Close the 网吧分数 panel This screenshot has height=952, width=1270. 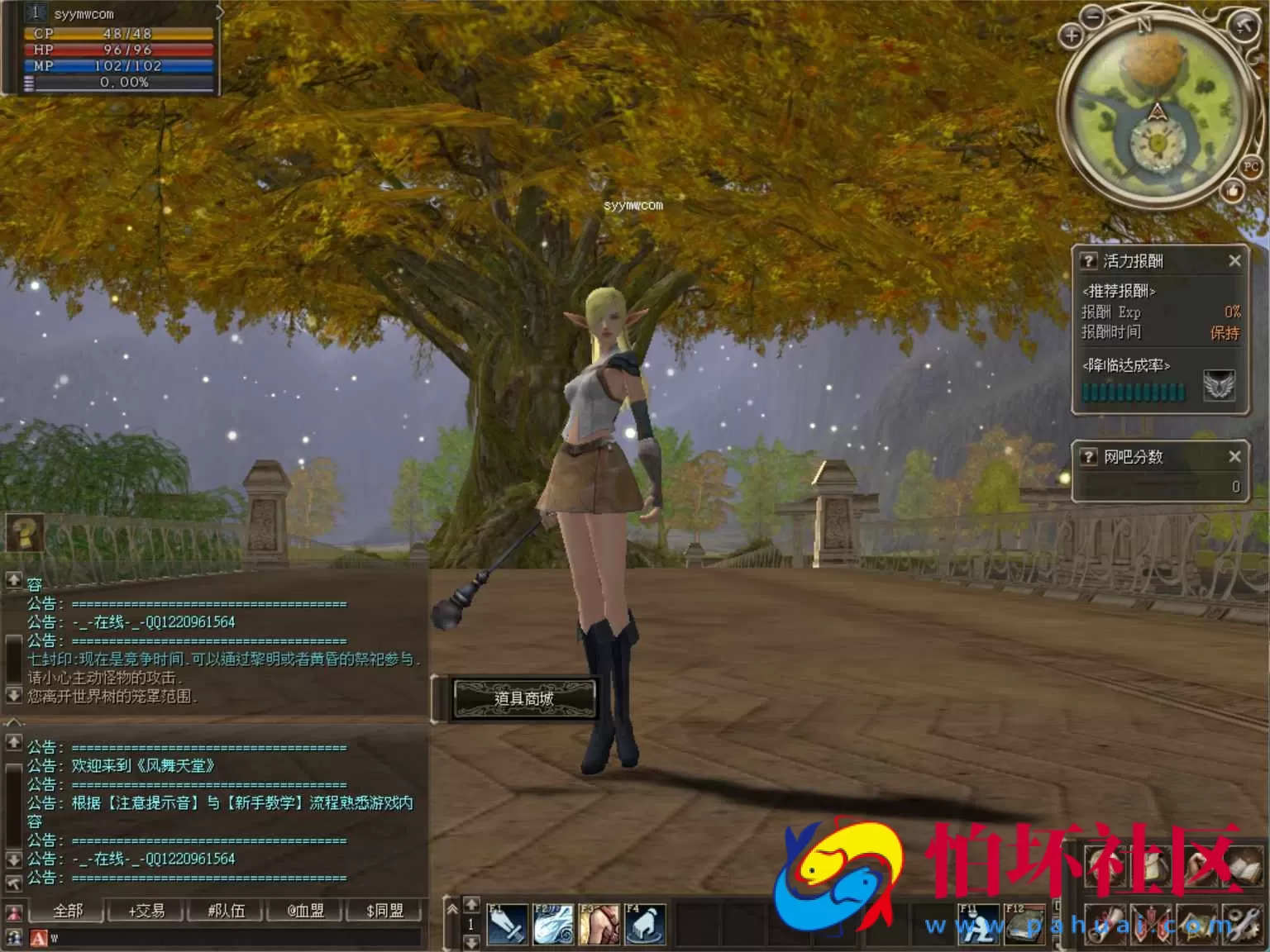pos(1234,456)
